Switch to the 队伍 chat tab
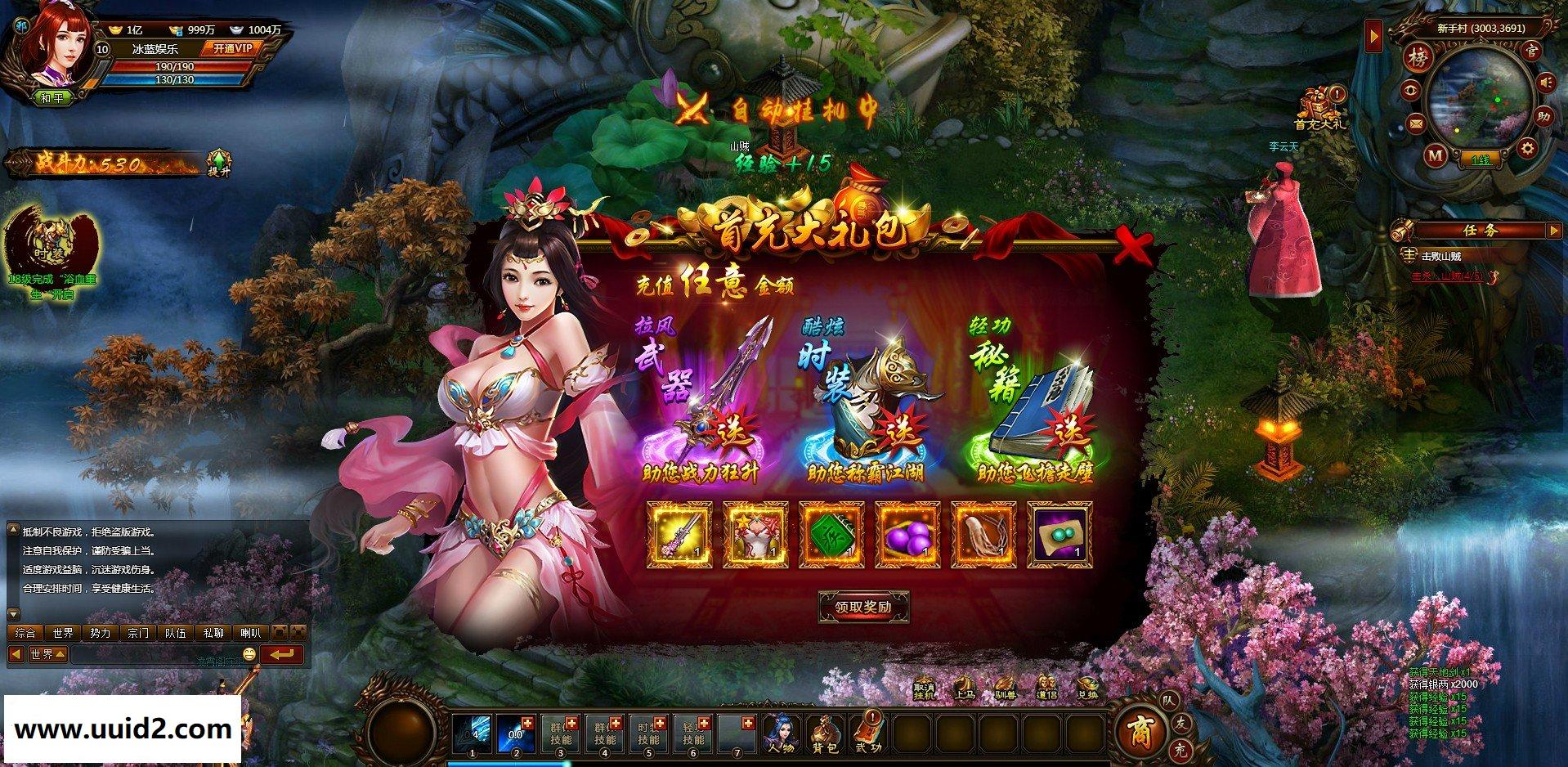1568x767 pixels. pyautogui.click(x=177, y=633)
